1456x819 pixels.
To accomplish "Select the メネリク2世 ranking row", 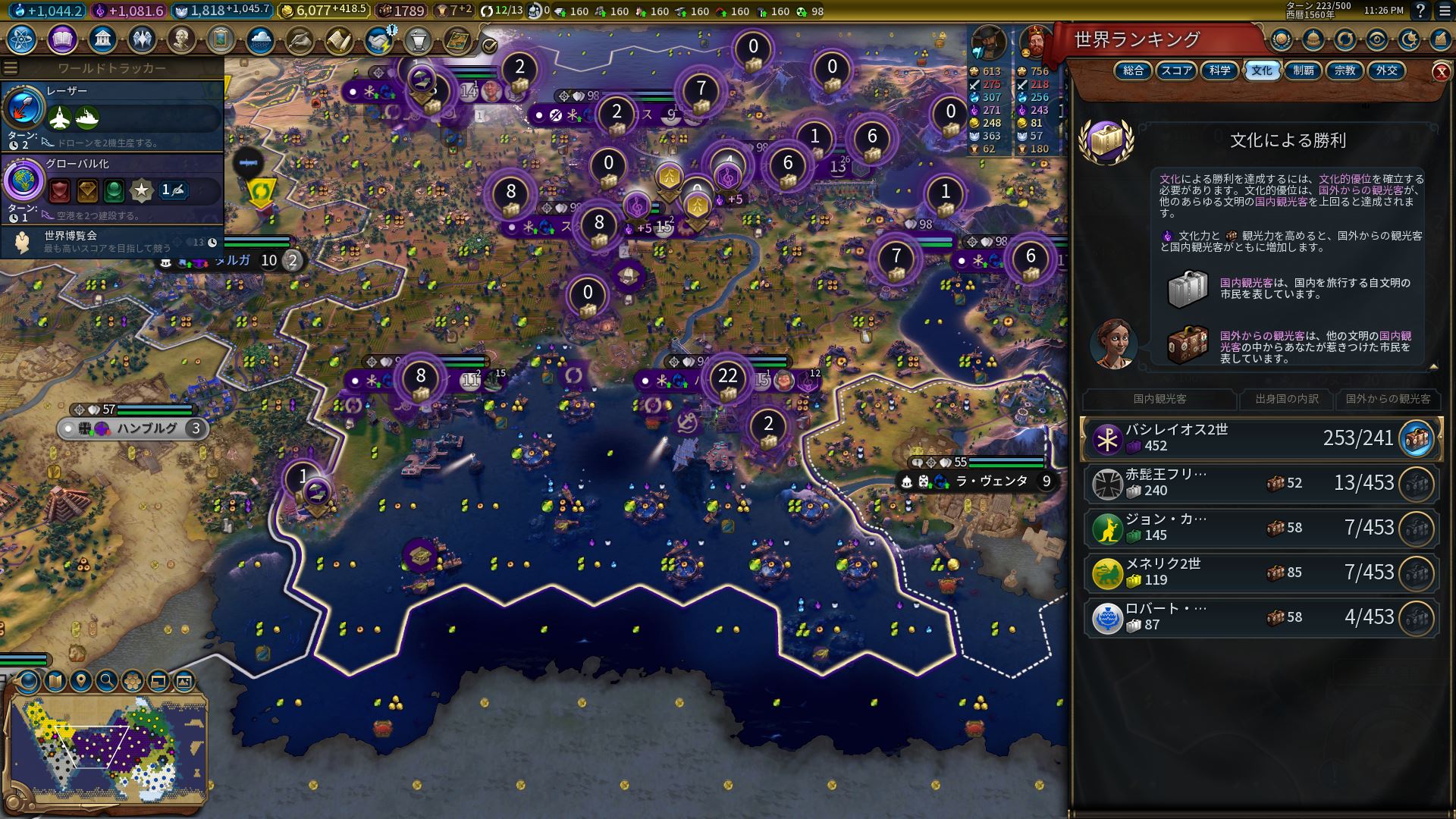I will [1261, 573].
